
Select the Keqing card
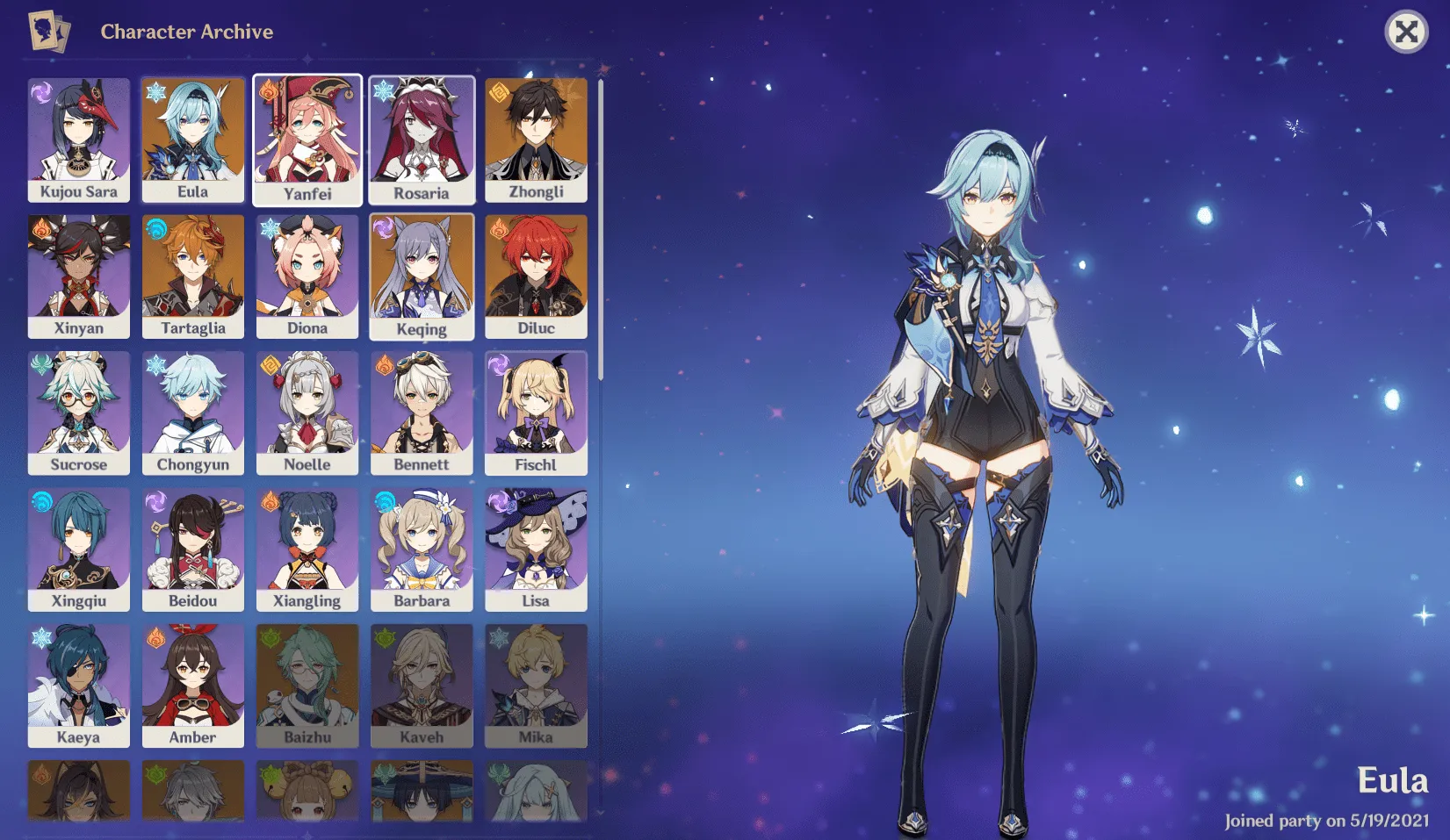[x=422, y=276]
